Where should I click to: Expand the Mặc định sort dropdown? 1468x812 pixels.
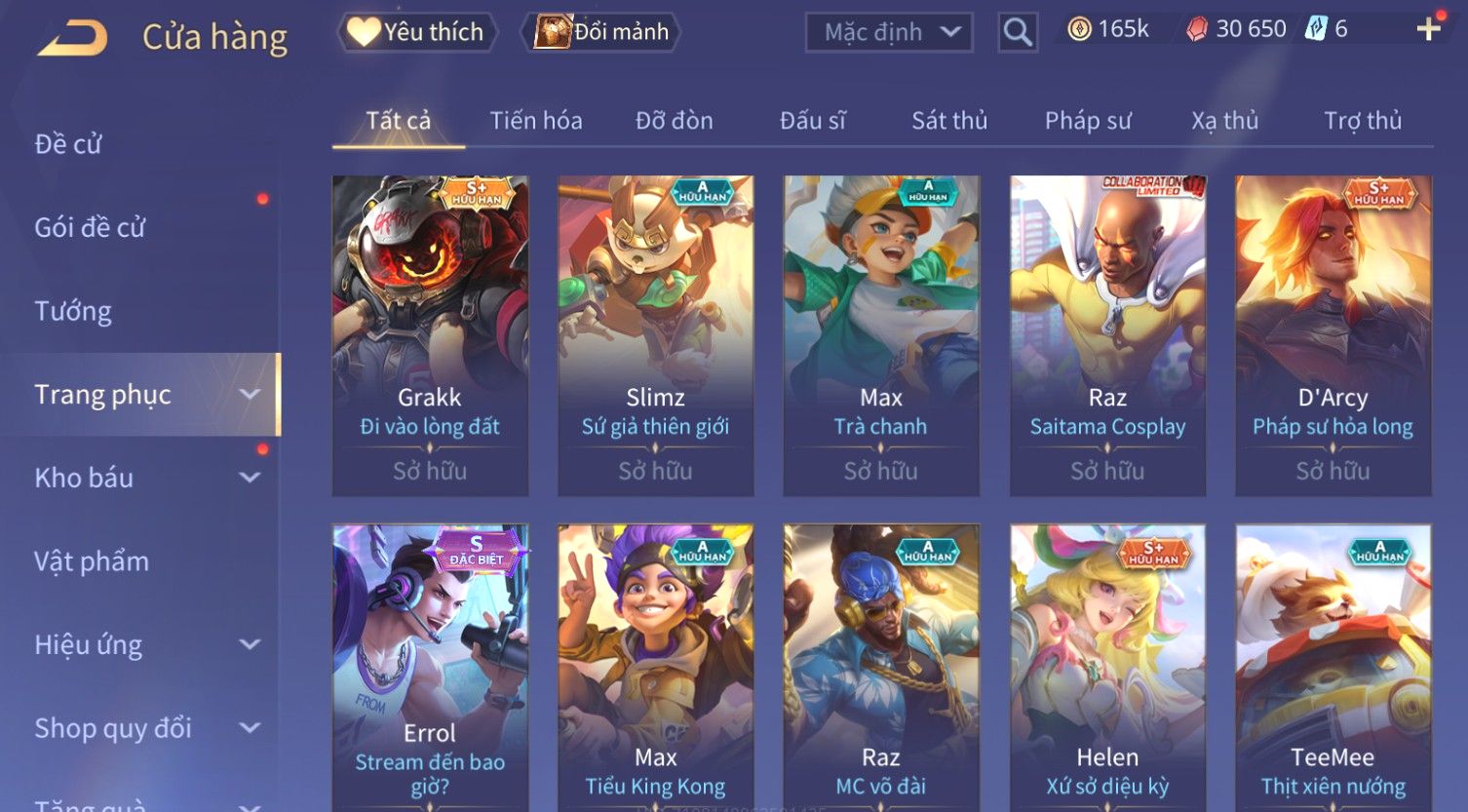click(888, 32)
